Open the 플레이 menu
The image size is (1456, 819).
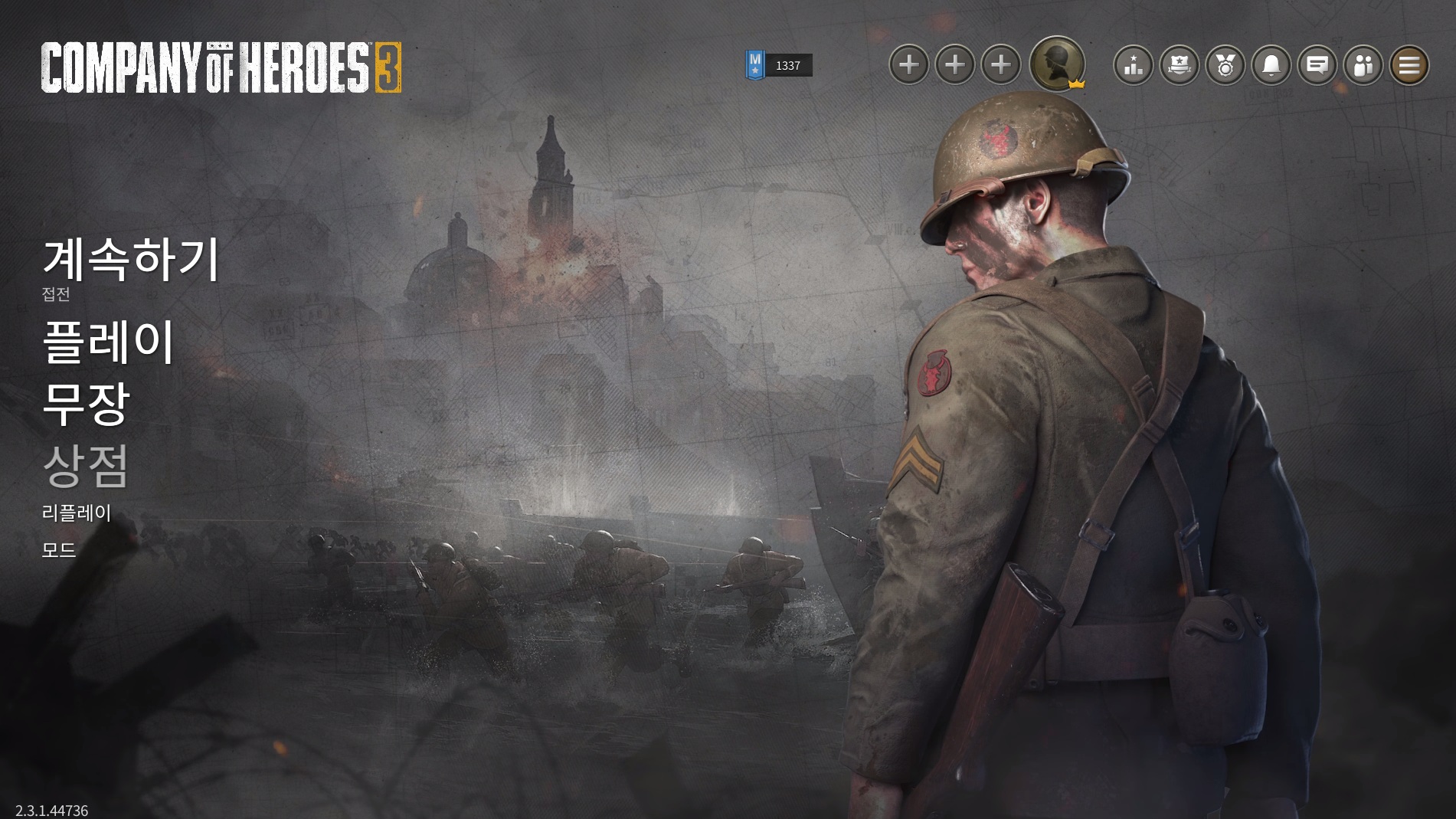point(109,342)
